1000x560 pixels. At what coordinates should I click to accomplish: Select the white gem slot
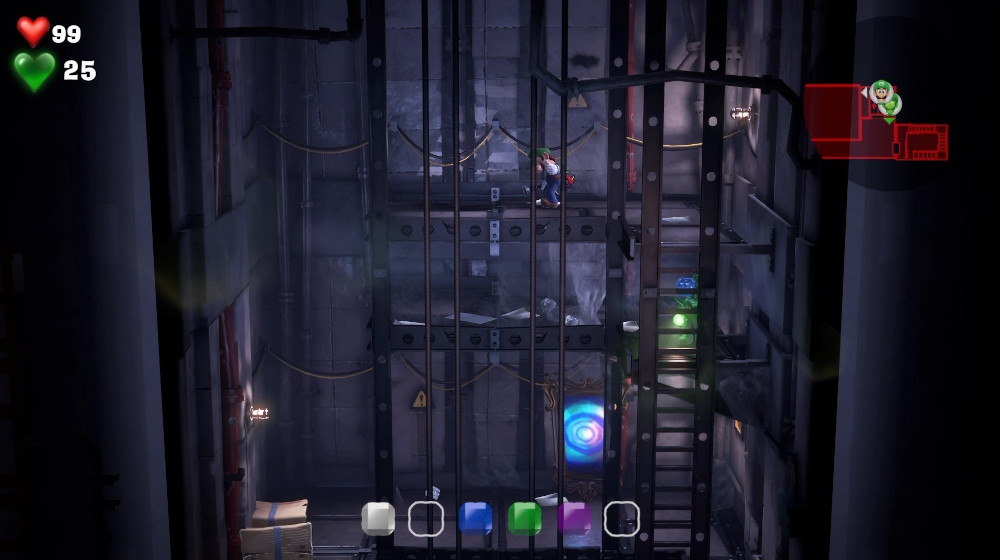tap(378, 518)
